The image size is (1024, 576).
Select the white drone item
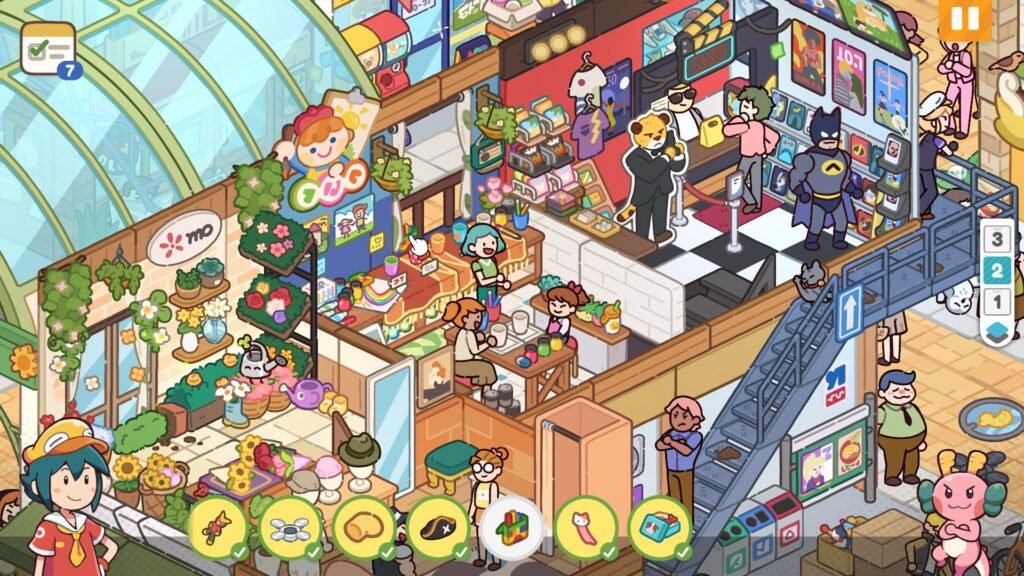[x=291, y=526]
